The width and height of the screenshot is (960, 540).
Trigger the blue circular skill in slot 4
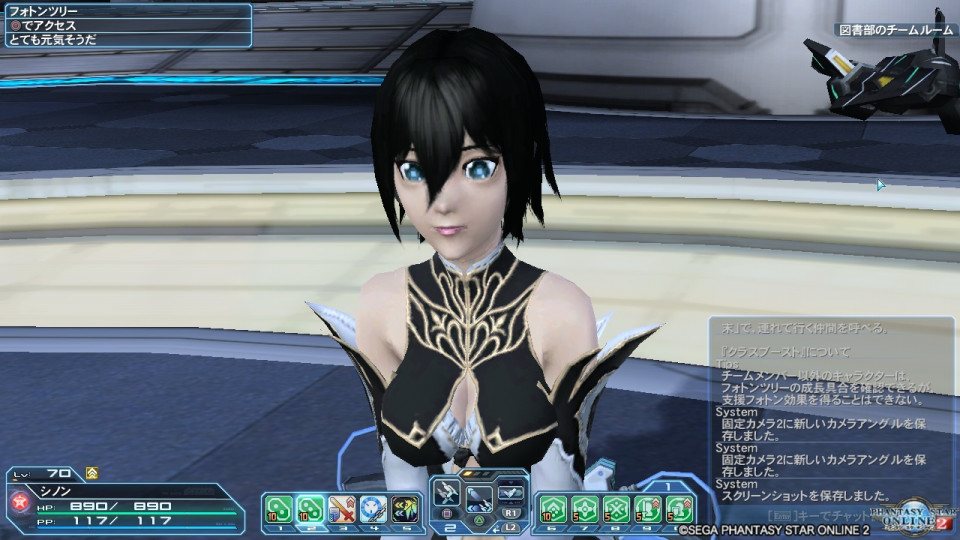[x=373, y=509]
